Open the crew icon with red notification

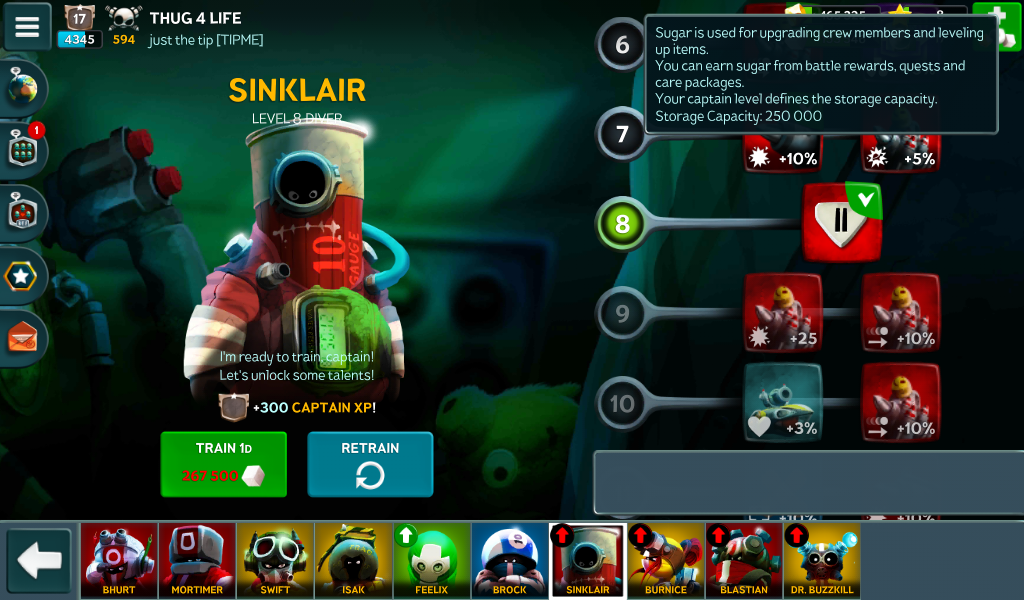coord(24,151)
